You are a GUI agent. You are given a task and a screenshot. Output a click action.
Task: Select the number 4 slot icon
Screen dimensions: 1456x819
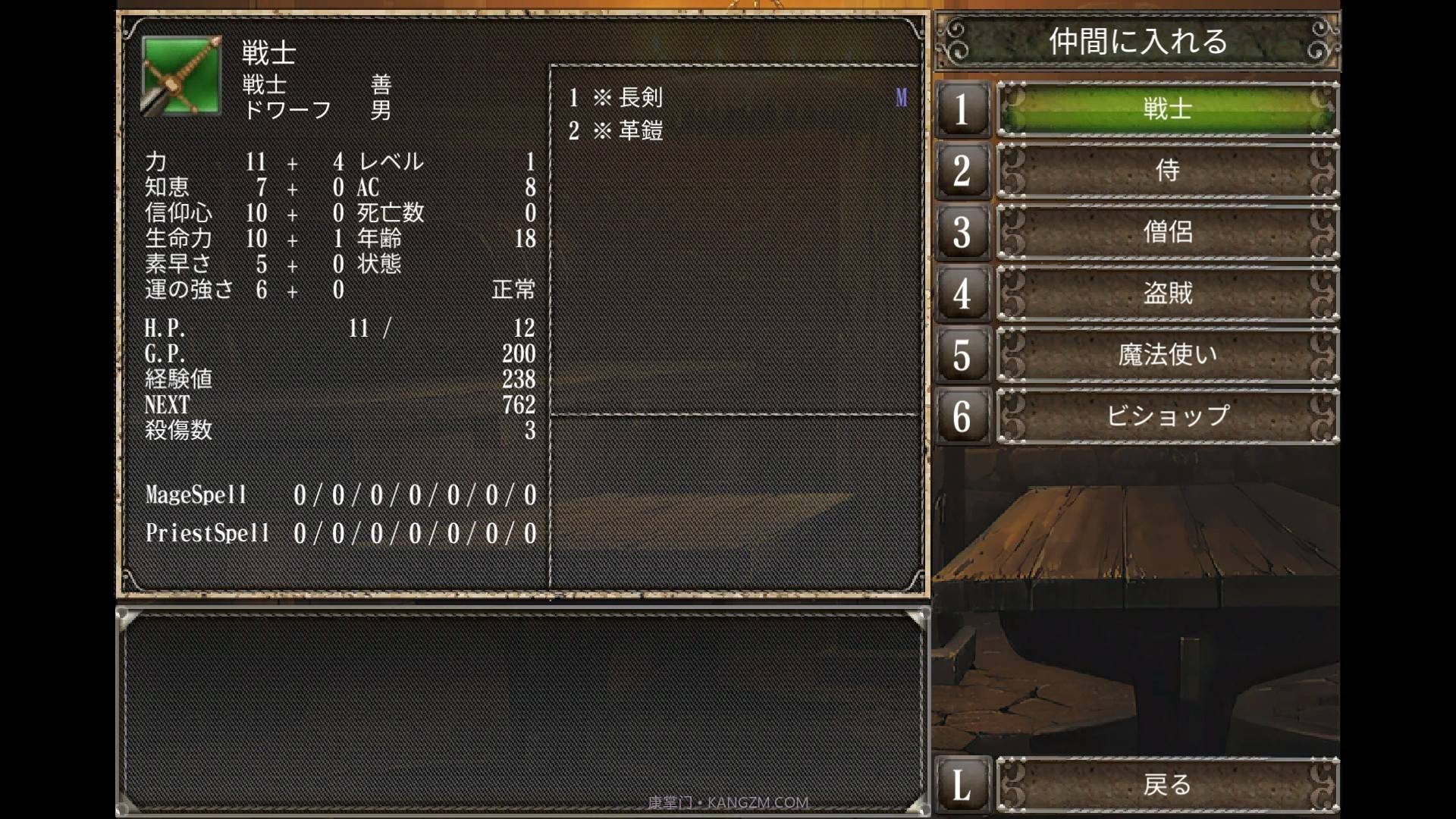coord(962,294)
